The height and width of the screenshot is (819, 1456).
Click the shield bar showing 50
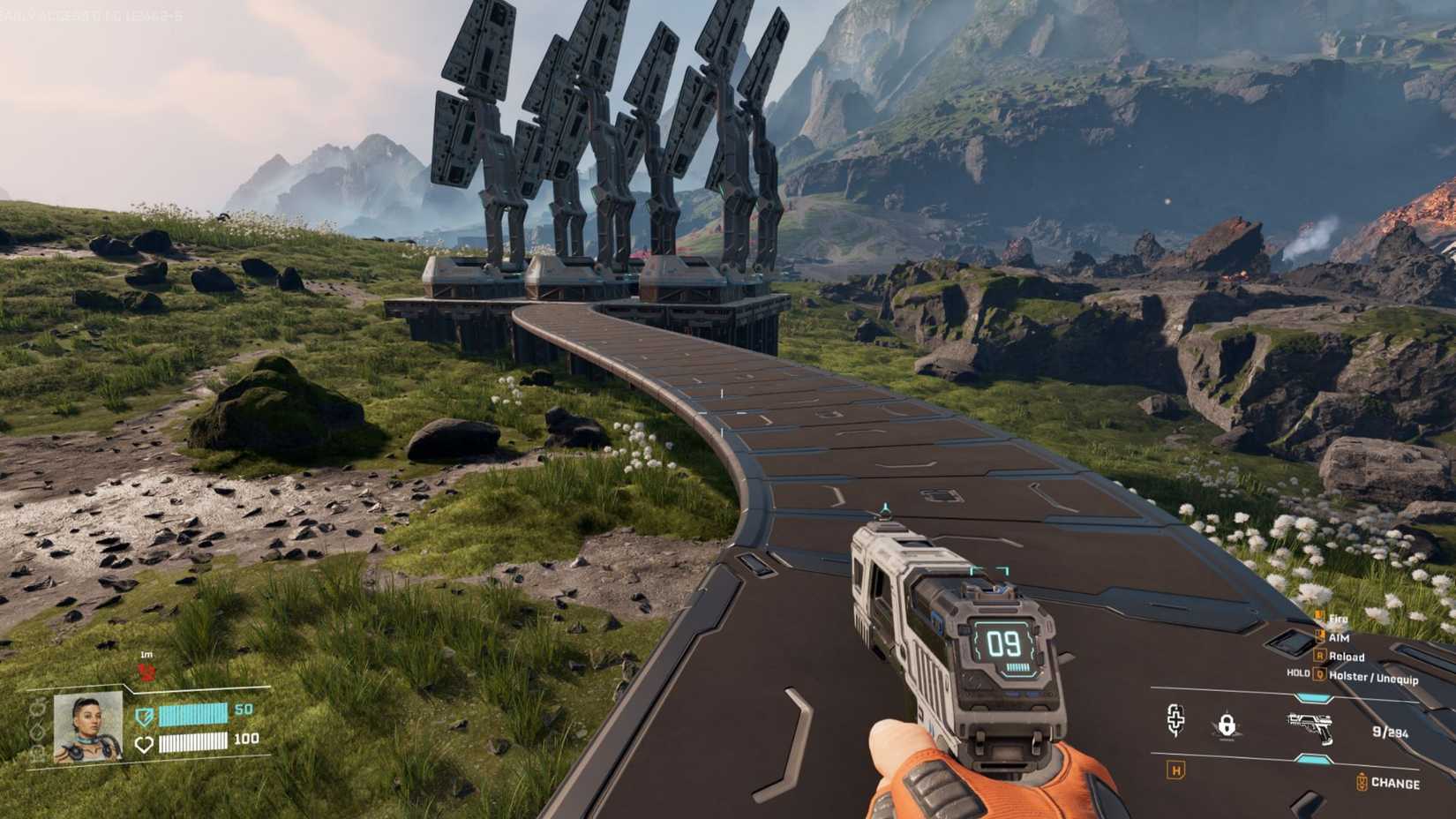(x=195, y=715)
